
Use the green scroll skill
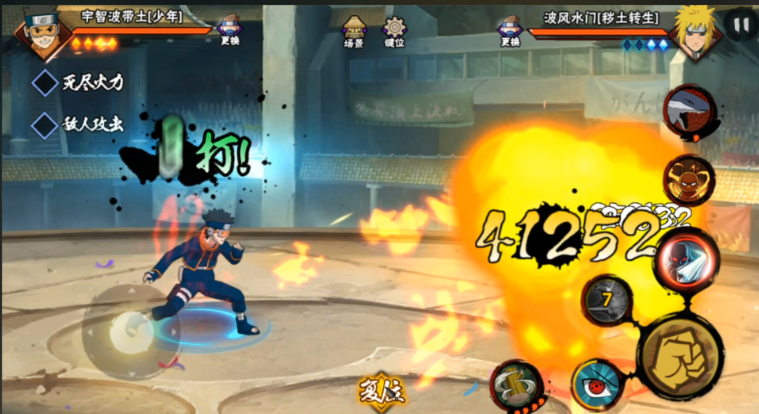pos(517,385)
